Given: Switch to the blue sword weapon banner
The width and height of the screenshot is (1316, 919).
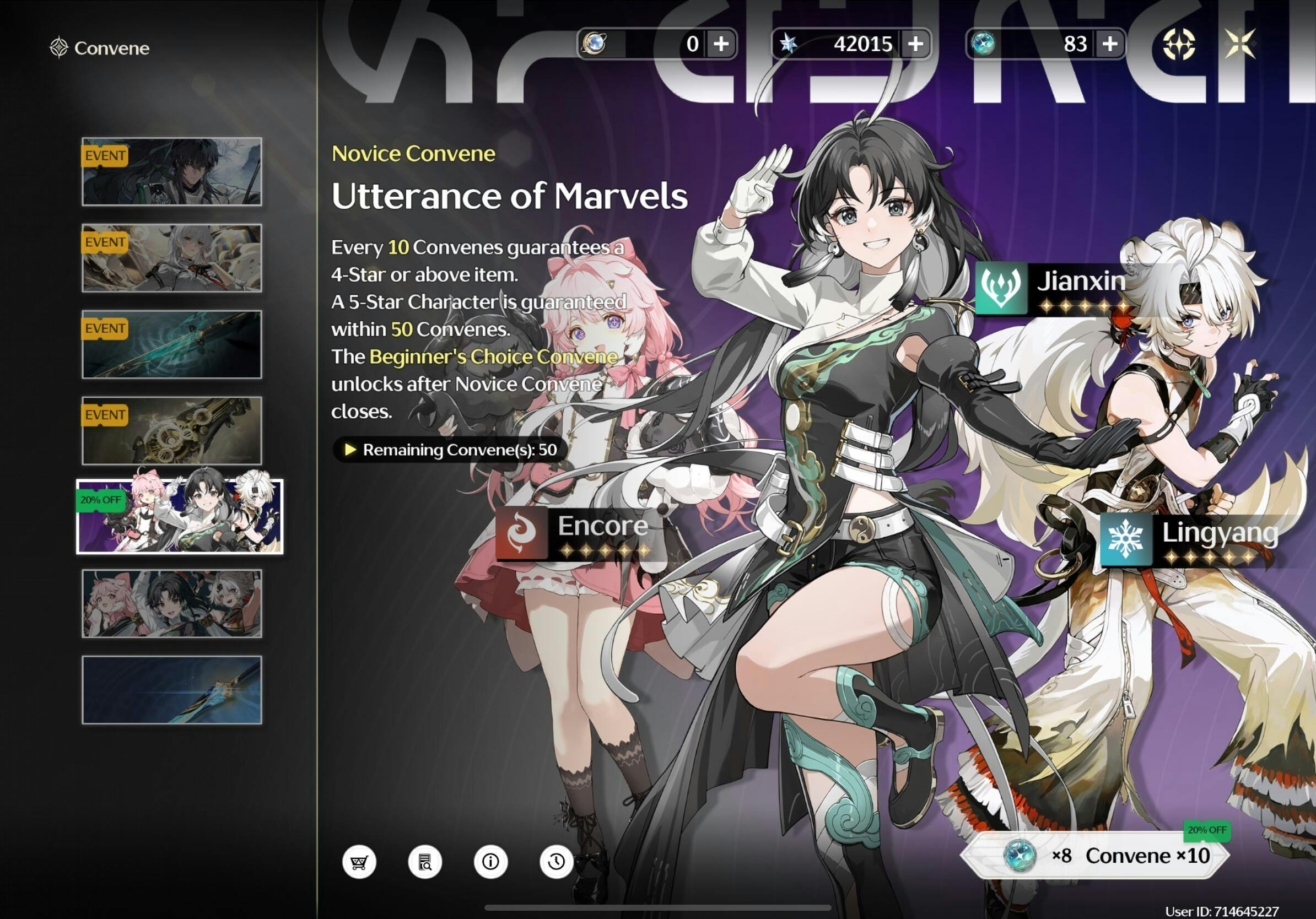Looking at the screenshot, I should [172, 690].
